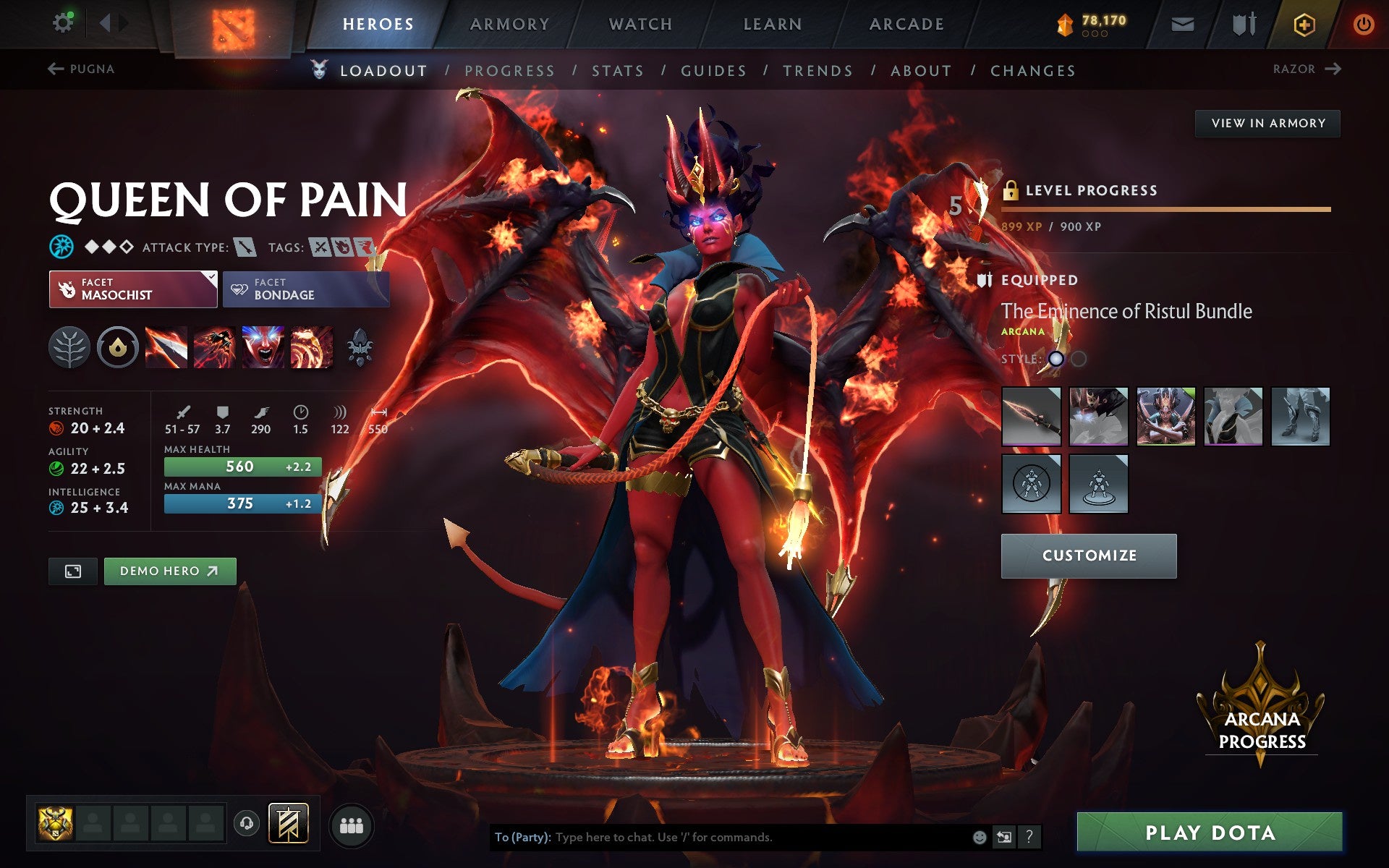Click the forward arrow toward Razor
The width and height of the screenshot is (1389, 868).
point(1334,68)
